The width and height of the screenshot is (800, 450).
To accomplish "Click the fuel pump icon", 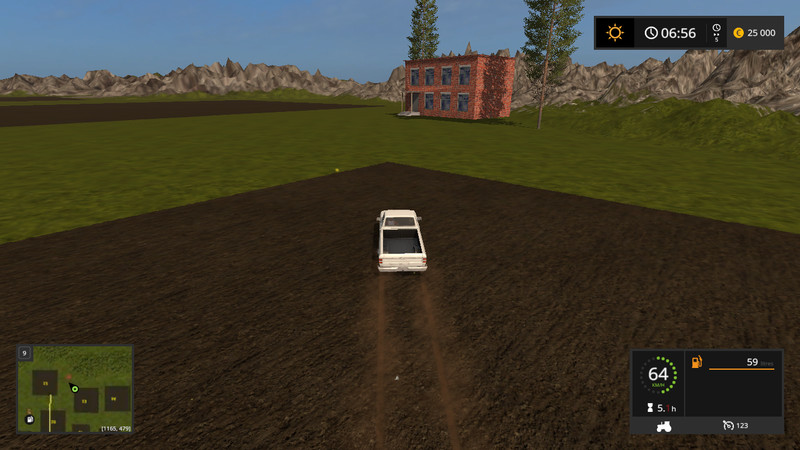I will (x=697, y=362).
